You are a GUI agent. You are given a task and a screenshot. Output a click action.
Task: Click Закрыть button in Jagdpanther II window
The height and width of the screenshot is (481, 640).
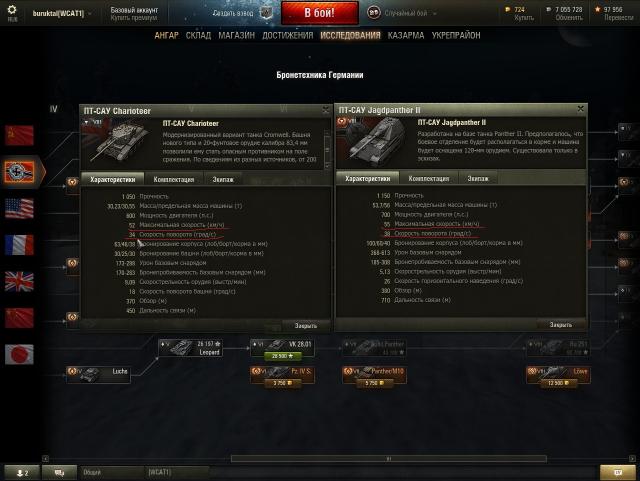point(561,325)
